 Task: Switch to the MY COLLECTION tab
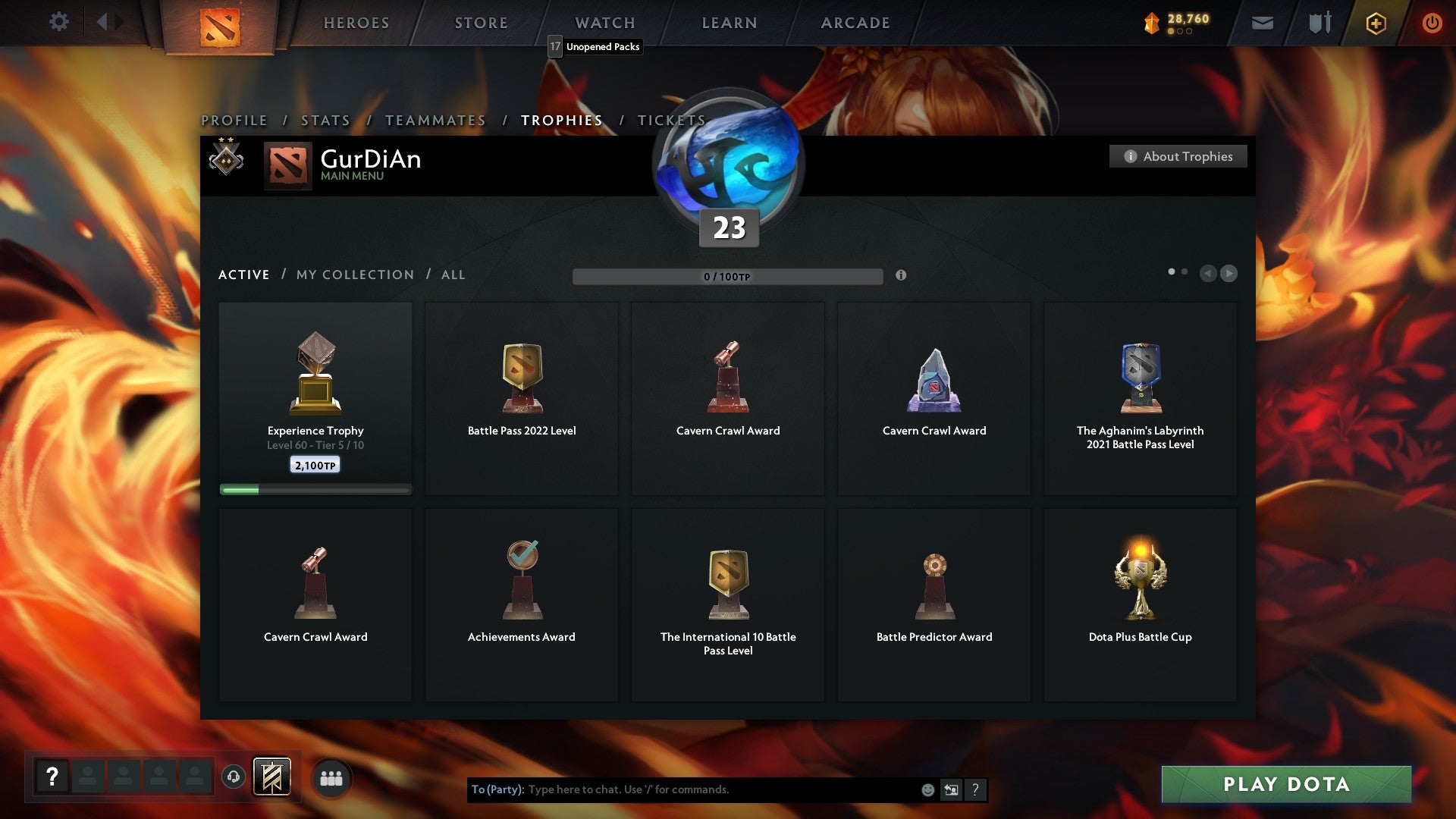pyautogui.click(x=354, y=275)
